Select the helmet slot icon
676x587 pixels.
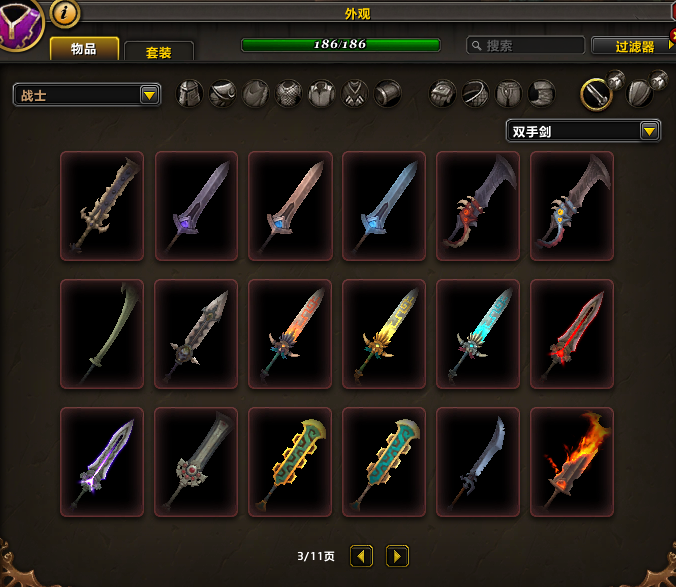[190, 94]
